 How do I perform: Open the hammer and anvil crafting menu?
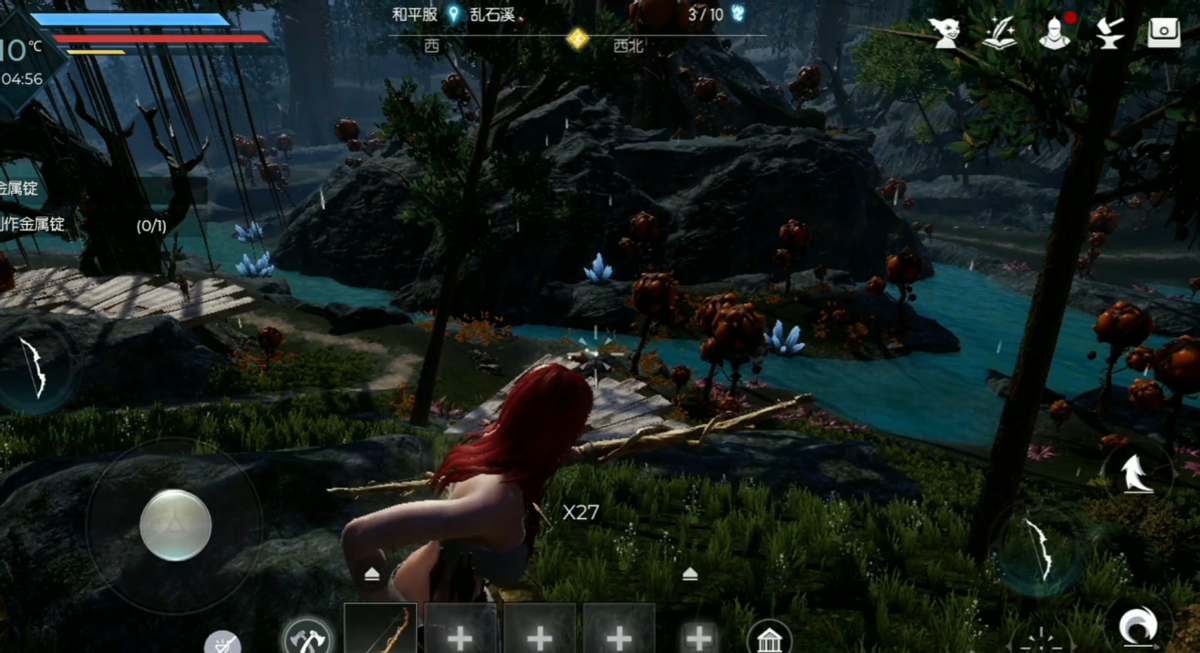1108,33
